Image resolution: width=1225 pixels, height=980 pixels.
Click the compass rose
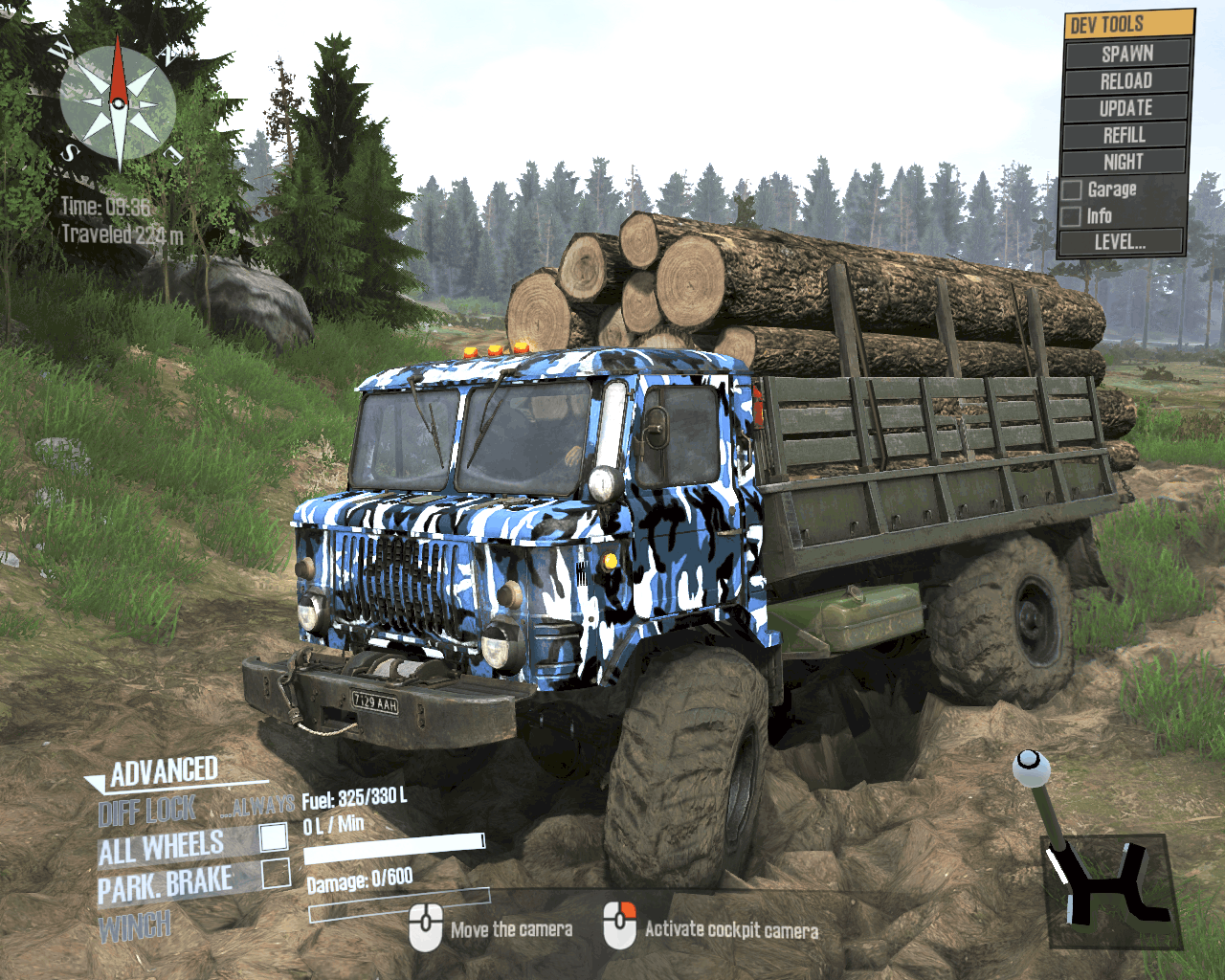[x=118, y=101]
